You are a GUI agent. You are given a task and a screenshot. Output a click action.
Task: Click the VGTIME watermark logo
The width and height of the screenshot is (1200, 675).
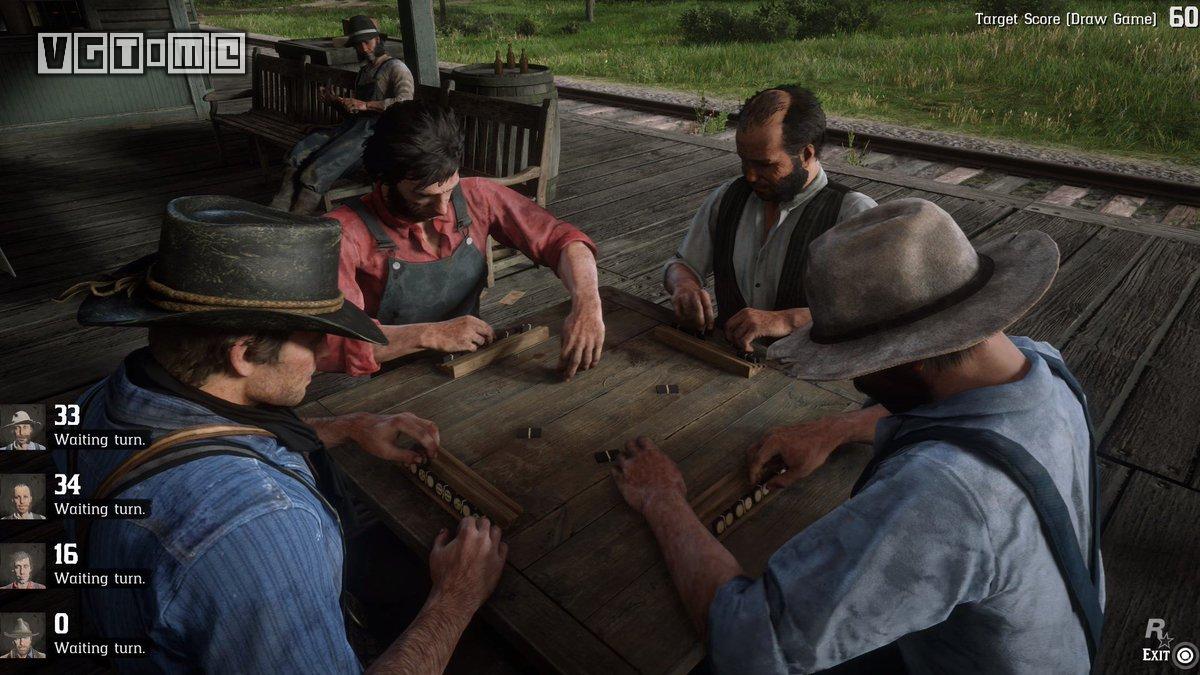click(141, 53)
